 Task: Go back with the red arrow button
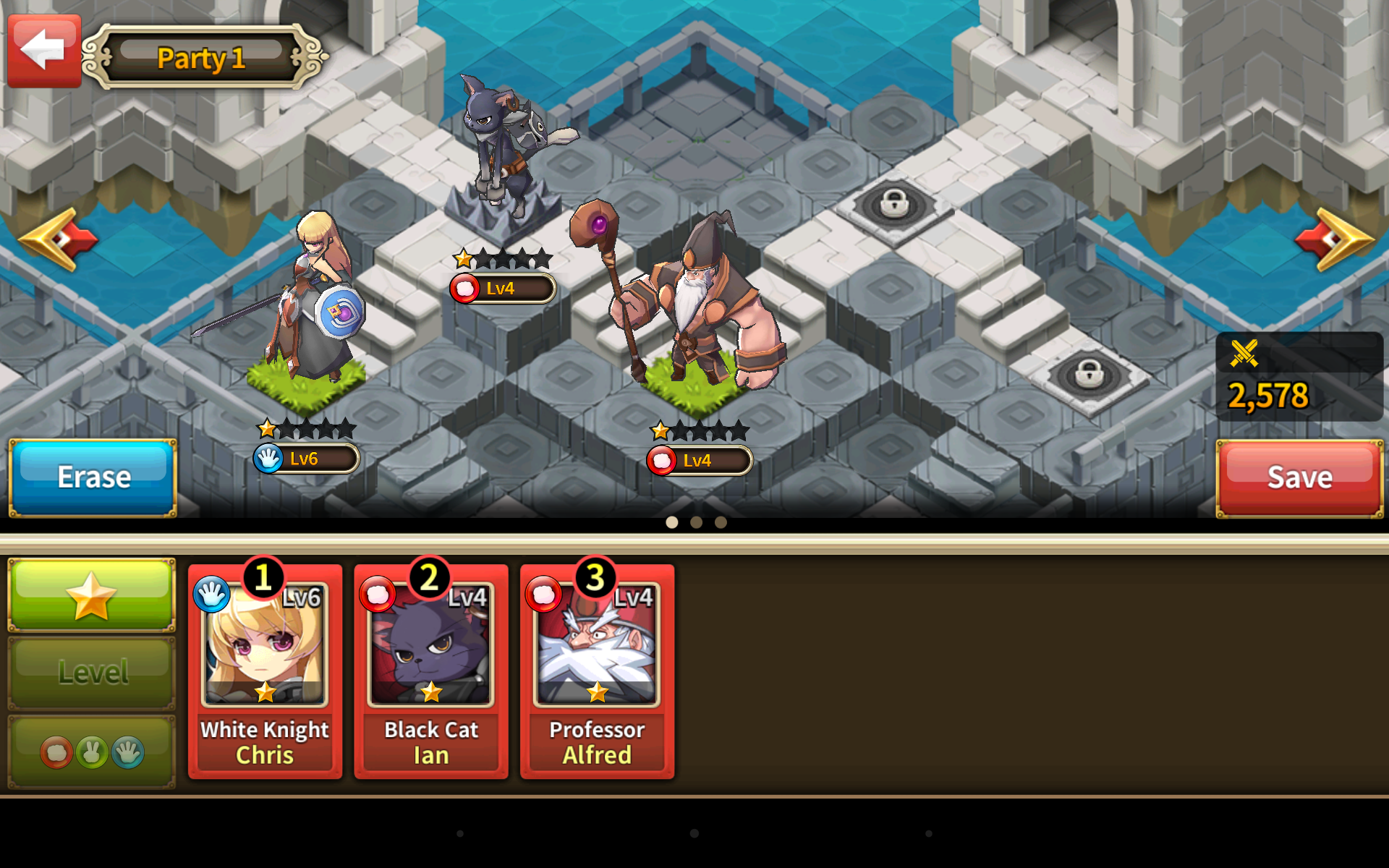pos(44,51)
